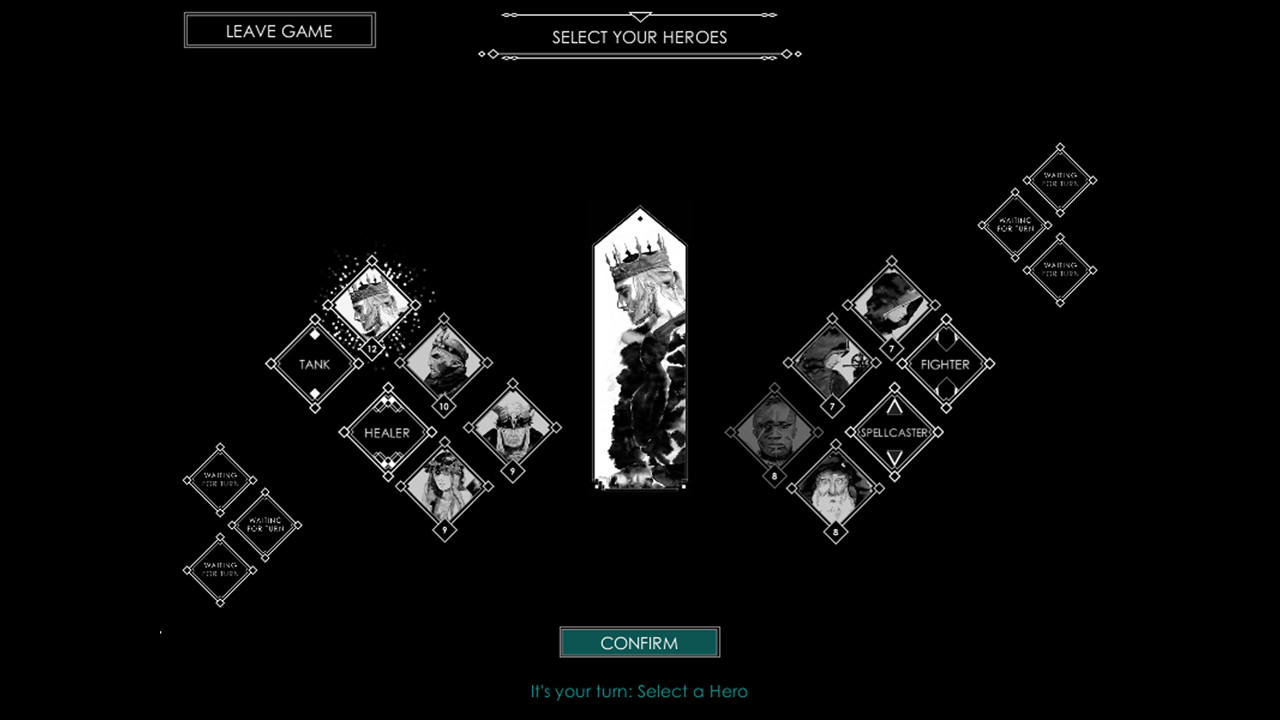Click the Select Your Heroes banner
This screenshot has height=720, width=1280.
[639, 37]
